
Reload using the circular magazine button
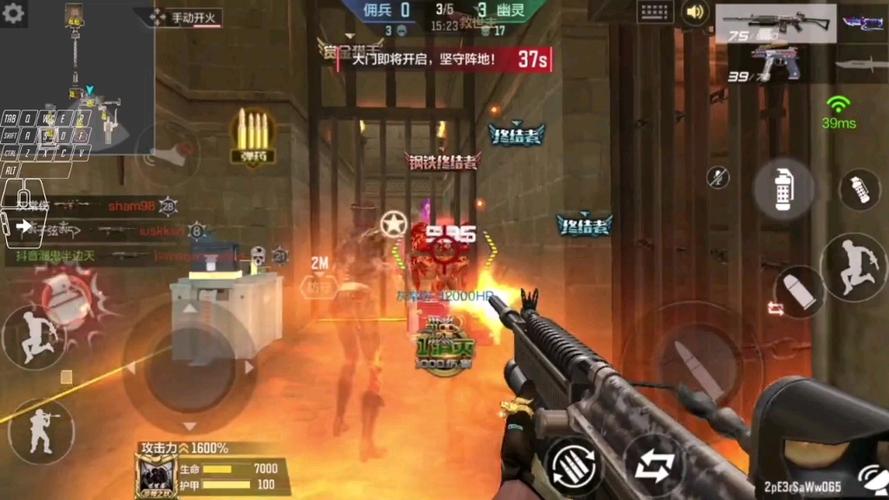[574, 465]
